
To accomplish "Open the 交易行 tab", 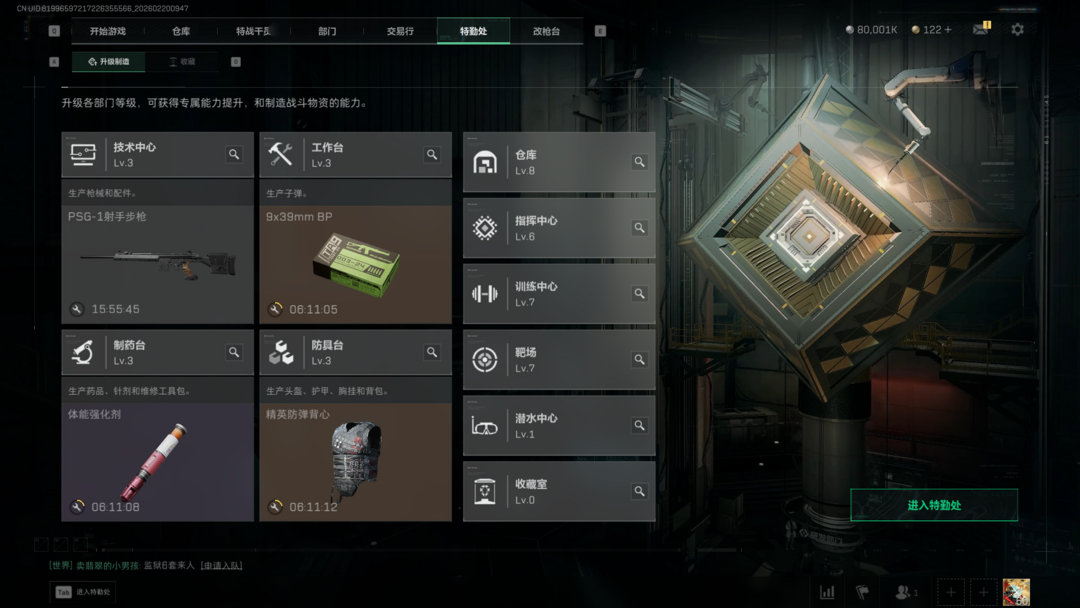I will point(400,31).
